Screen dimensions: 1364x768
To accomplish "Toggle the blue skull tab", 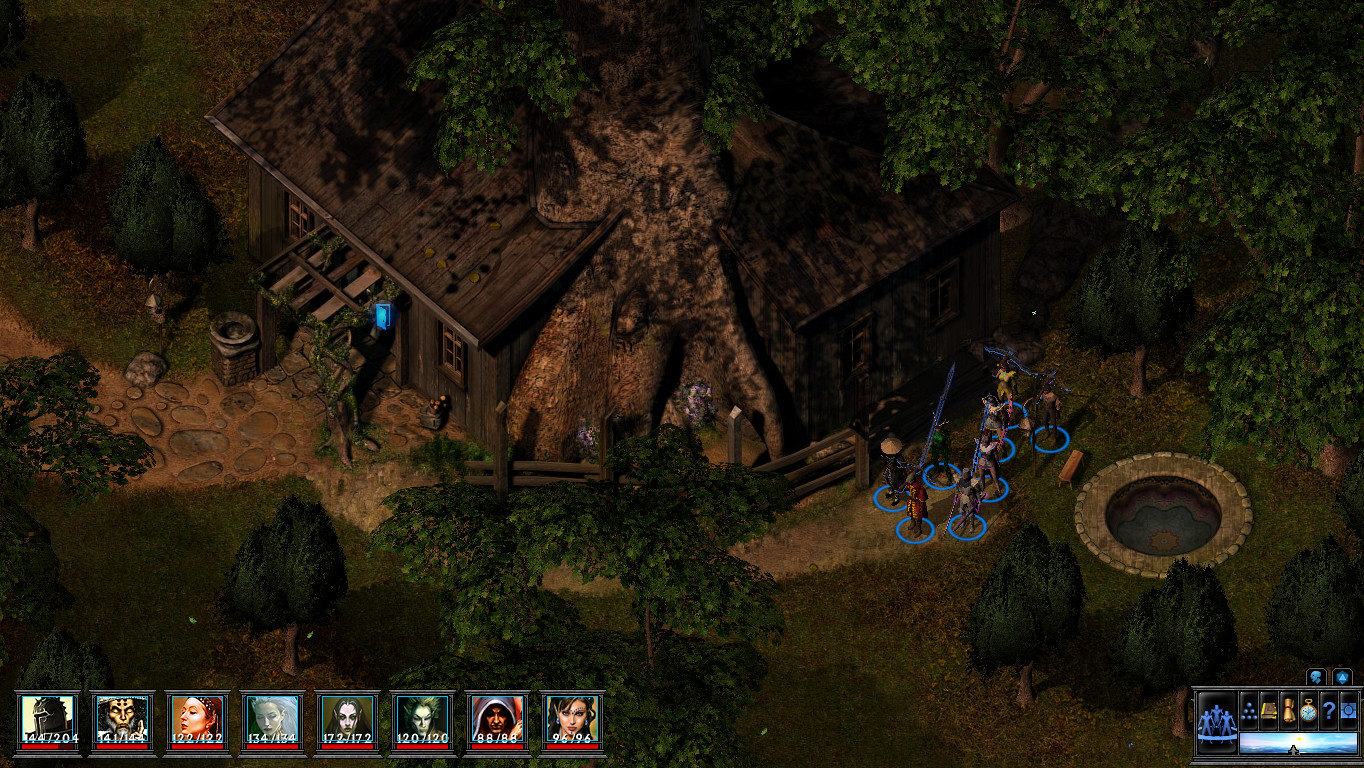I will tap(1316, 677).
